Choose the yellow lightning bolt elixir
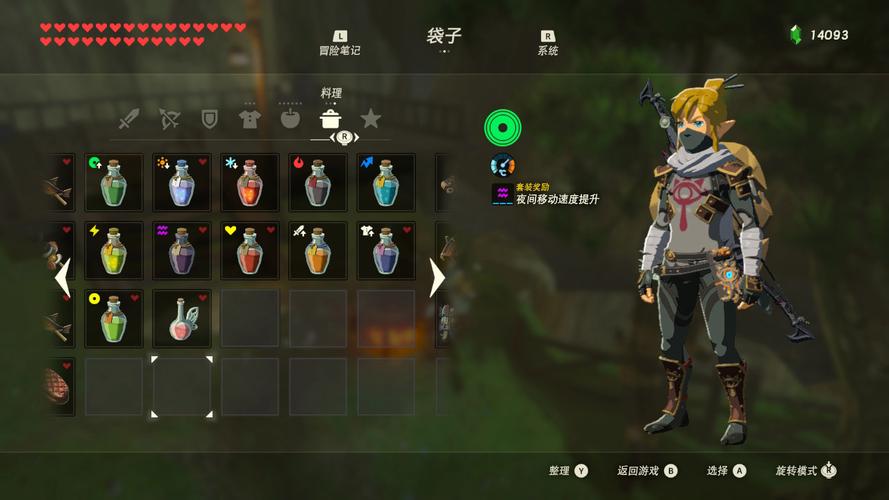 tap(114, 250)
